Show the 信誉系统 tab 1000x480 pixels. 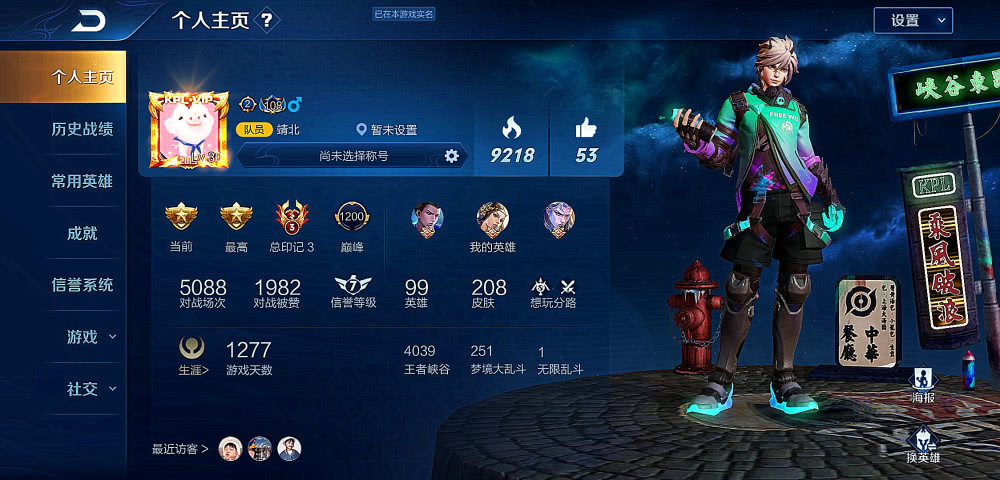click(82, 285)
